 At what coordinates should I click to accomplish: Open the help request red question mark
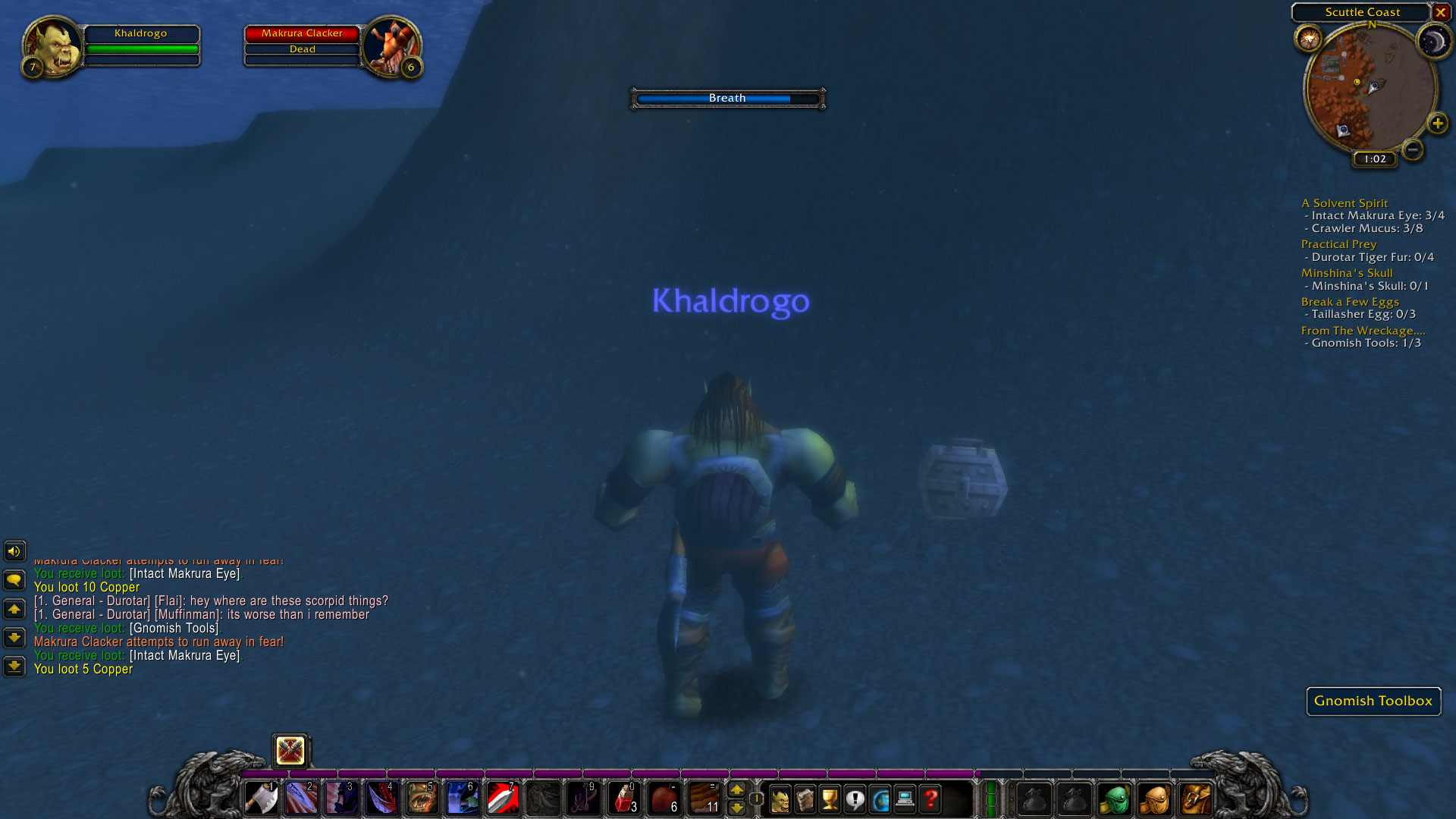point(930,799)
